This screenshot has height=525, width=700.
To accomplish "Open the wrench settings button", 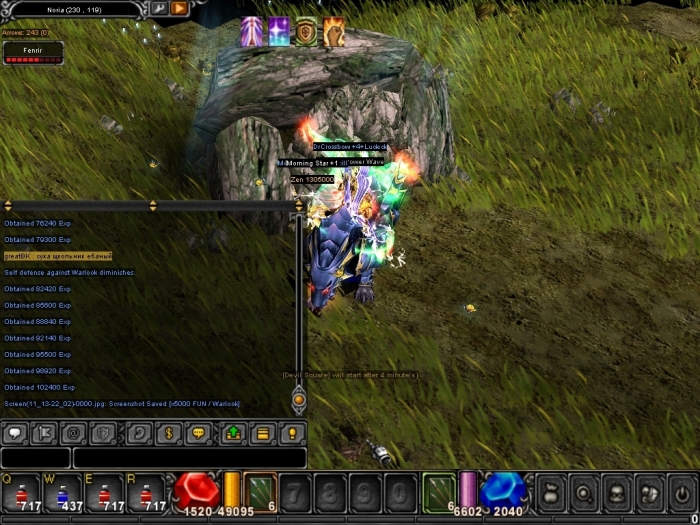I will pos(159,8).
